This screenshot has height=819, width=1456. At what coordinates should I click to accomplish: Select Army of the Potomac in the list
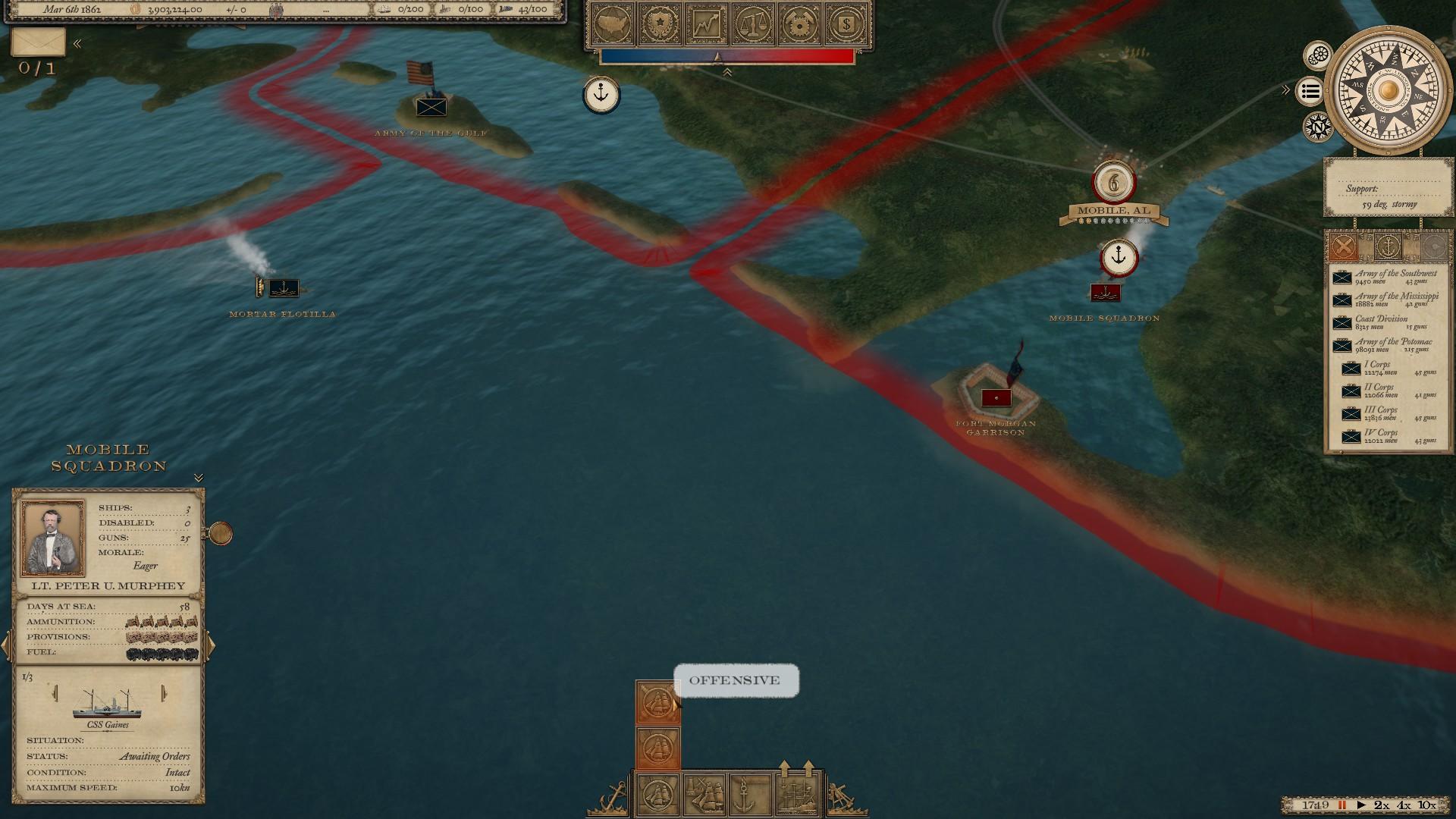point(1384,345)
